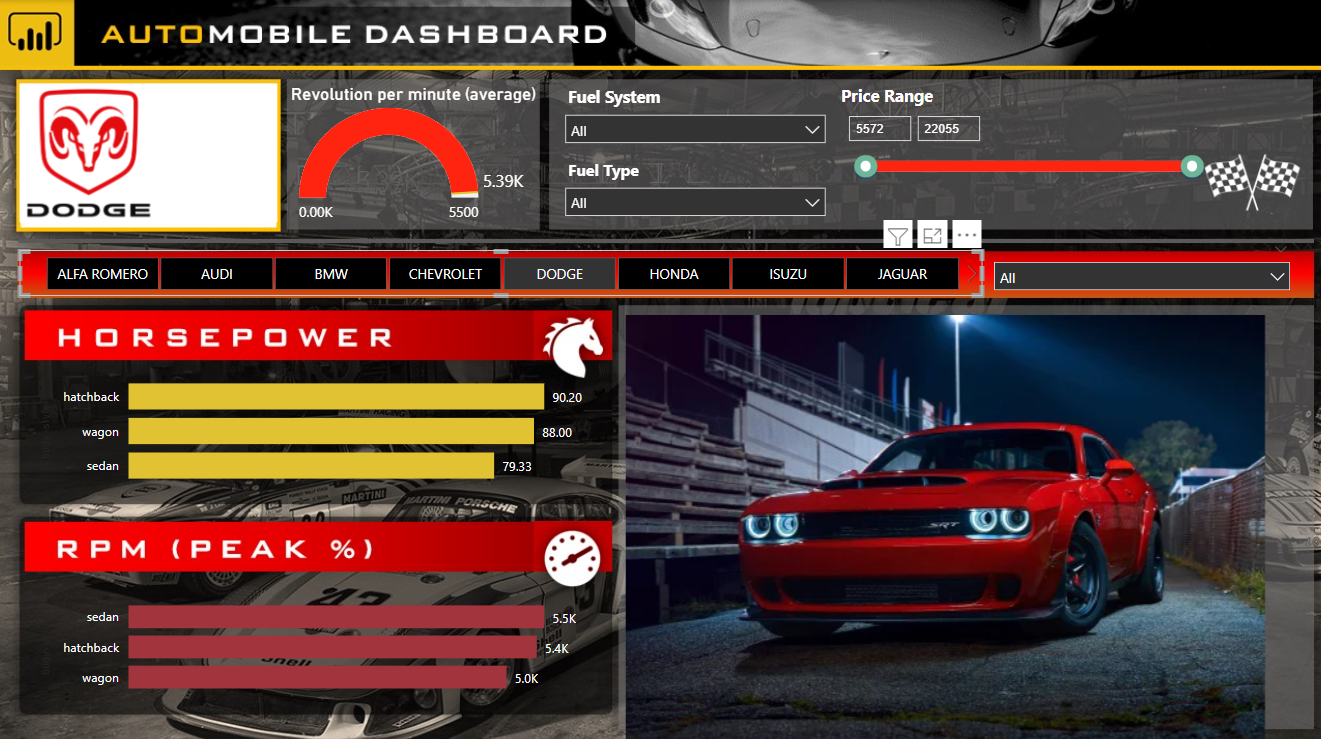Click the white horse icon on the Horsepower banner
This screenshot has height=739, width=1321.
575,344
